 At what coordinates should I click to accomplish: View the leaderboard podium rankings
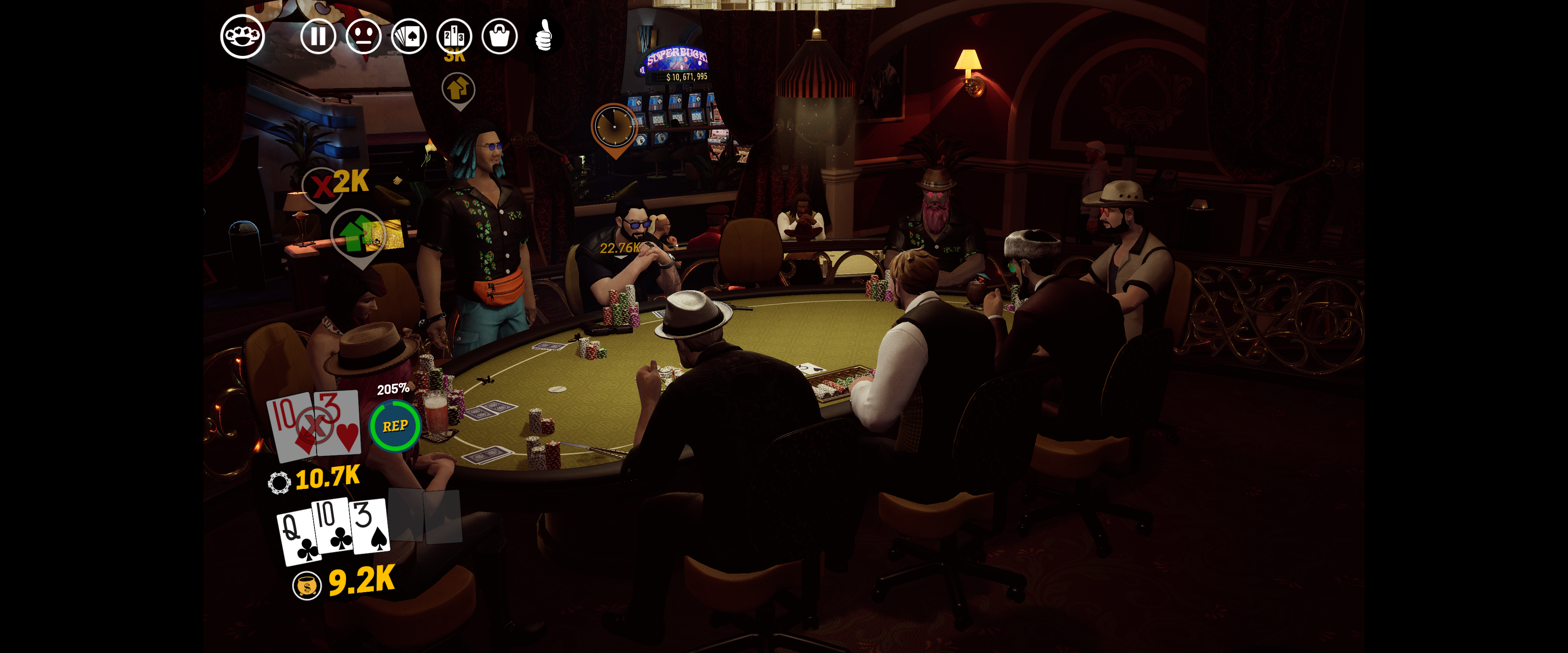click(x=454, y=36)
